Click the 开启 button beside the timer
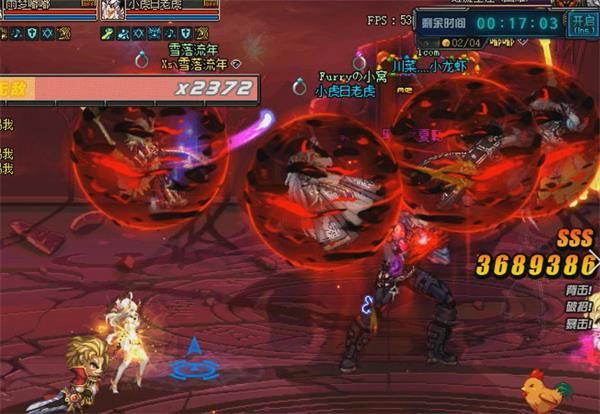600x414 pixels. (582, 23)
